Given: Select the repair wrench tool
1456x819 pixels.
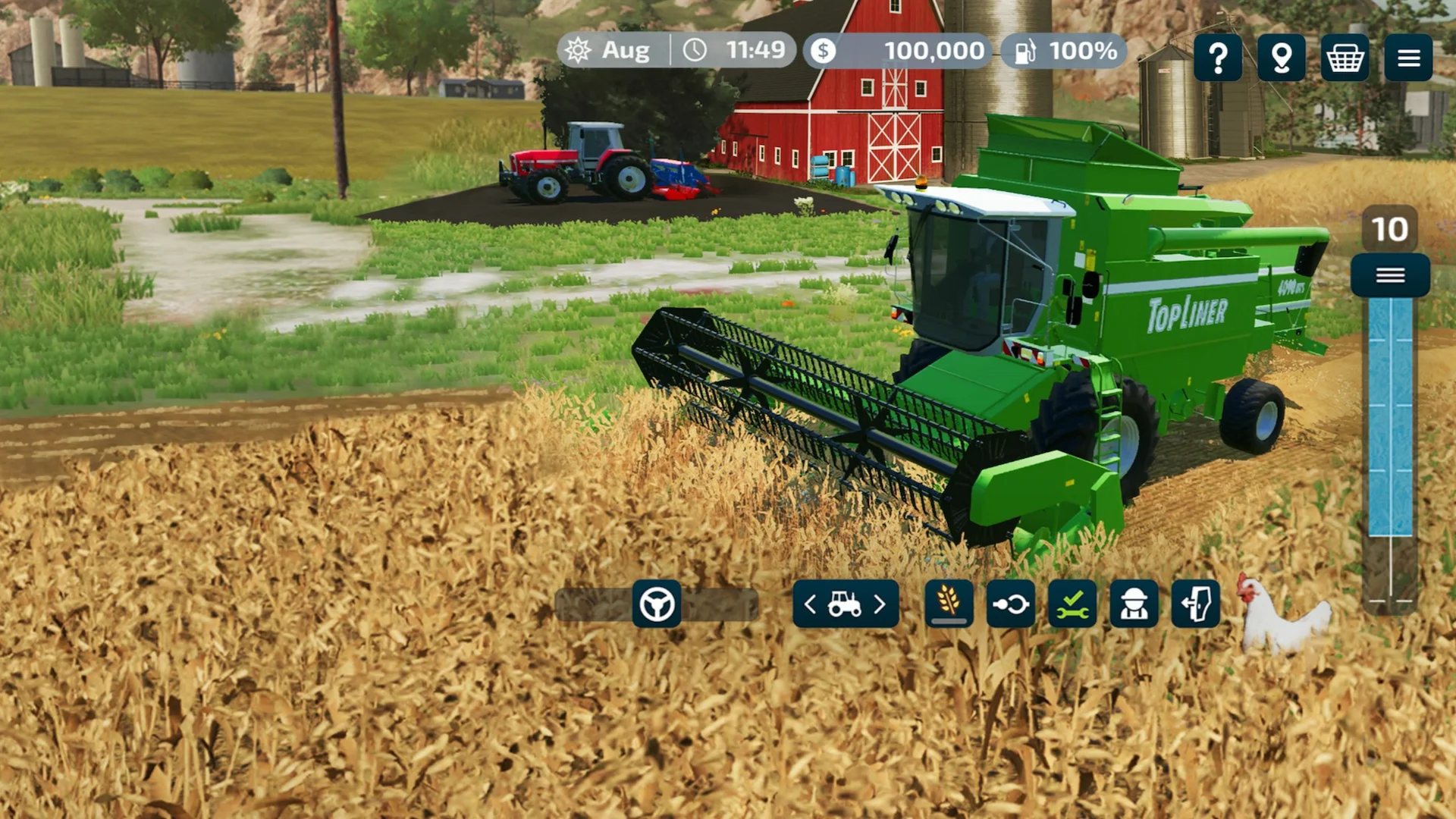Looking at the screenshot, I should [1073, 604].
